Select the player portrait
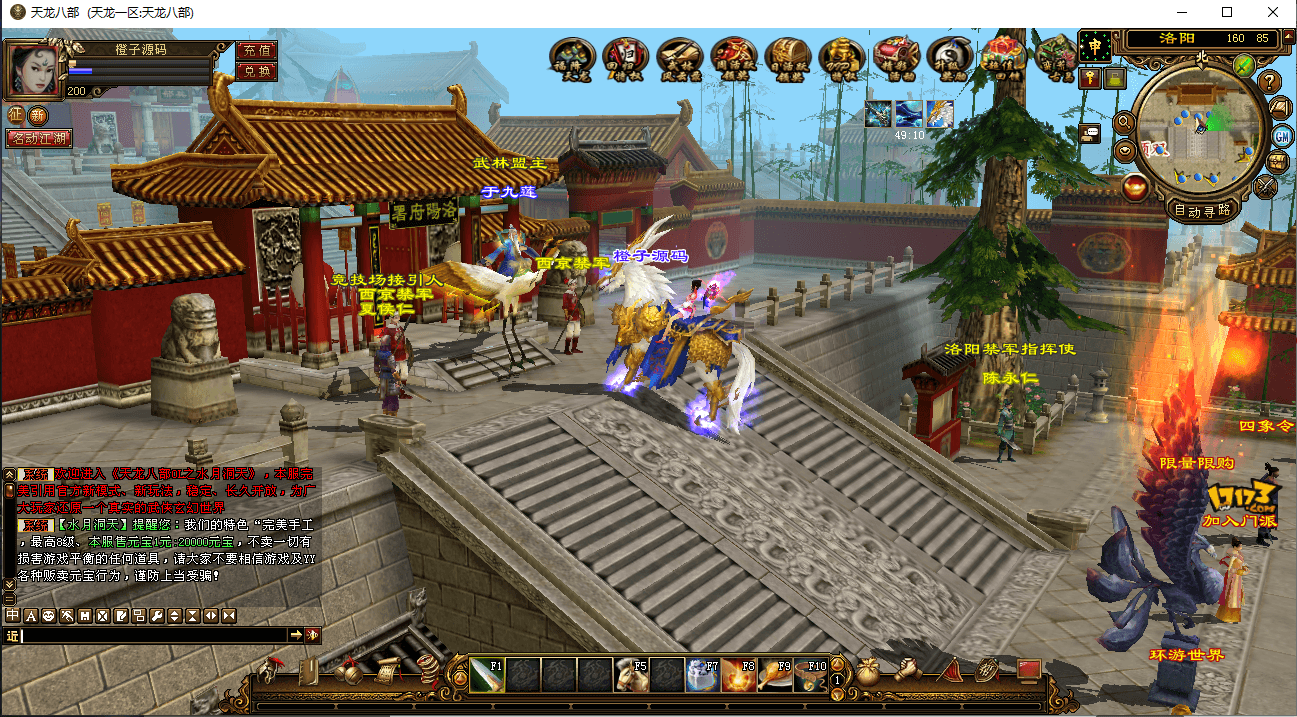1297x717 pixels. pos(33,68)
